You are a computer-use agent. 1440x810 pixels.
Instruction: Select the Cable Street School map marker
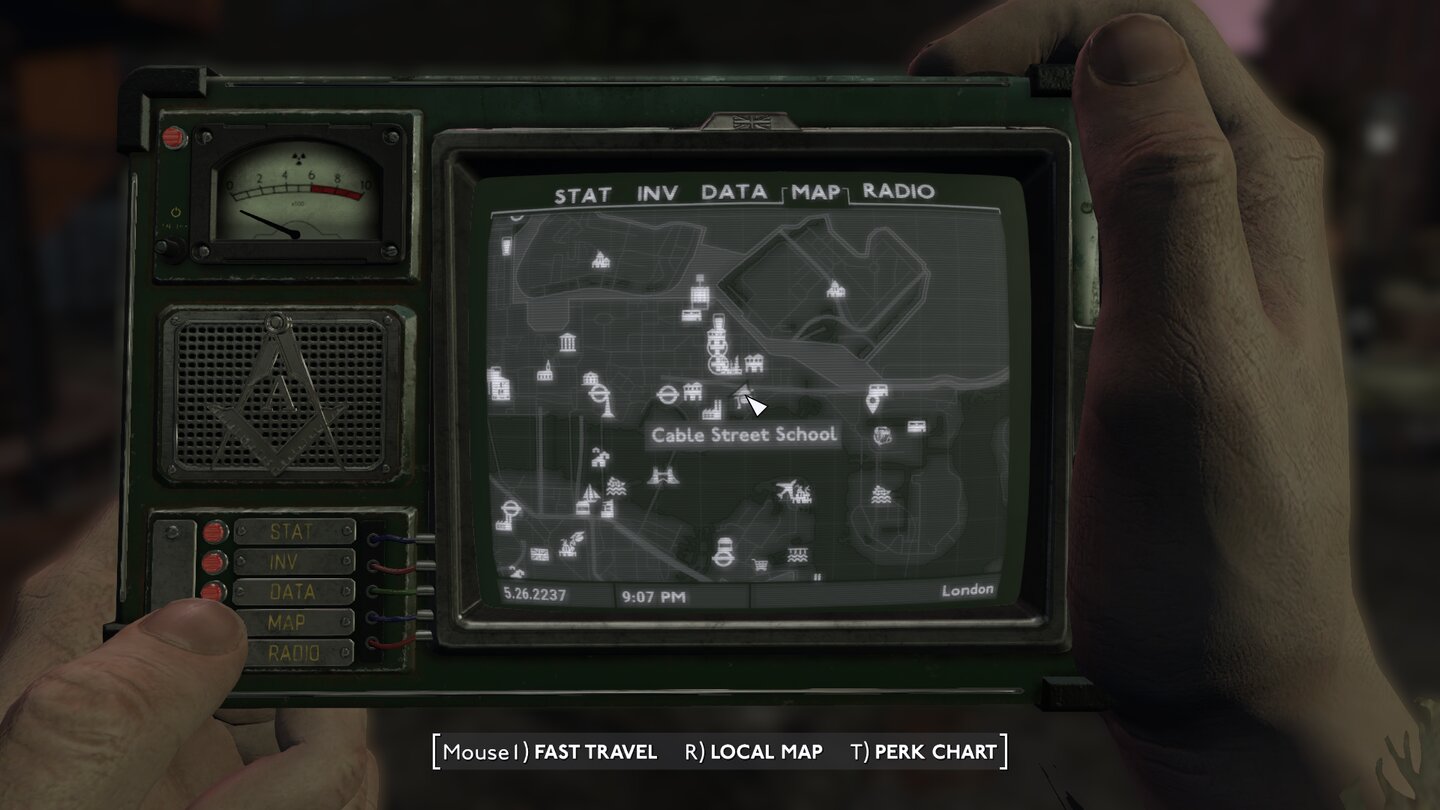pyautogui.click(x=743, y=395)
